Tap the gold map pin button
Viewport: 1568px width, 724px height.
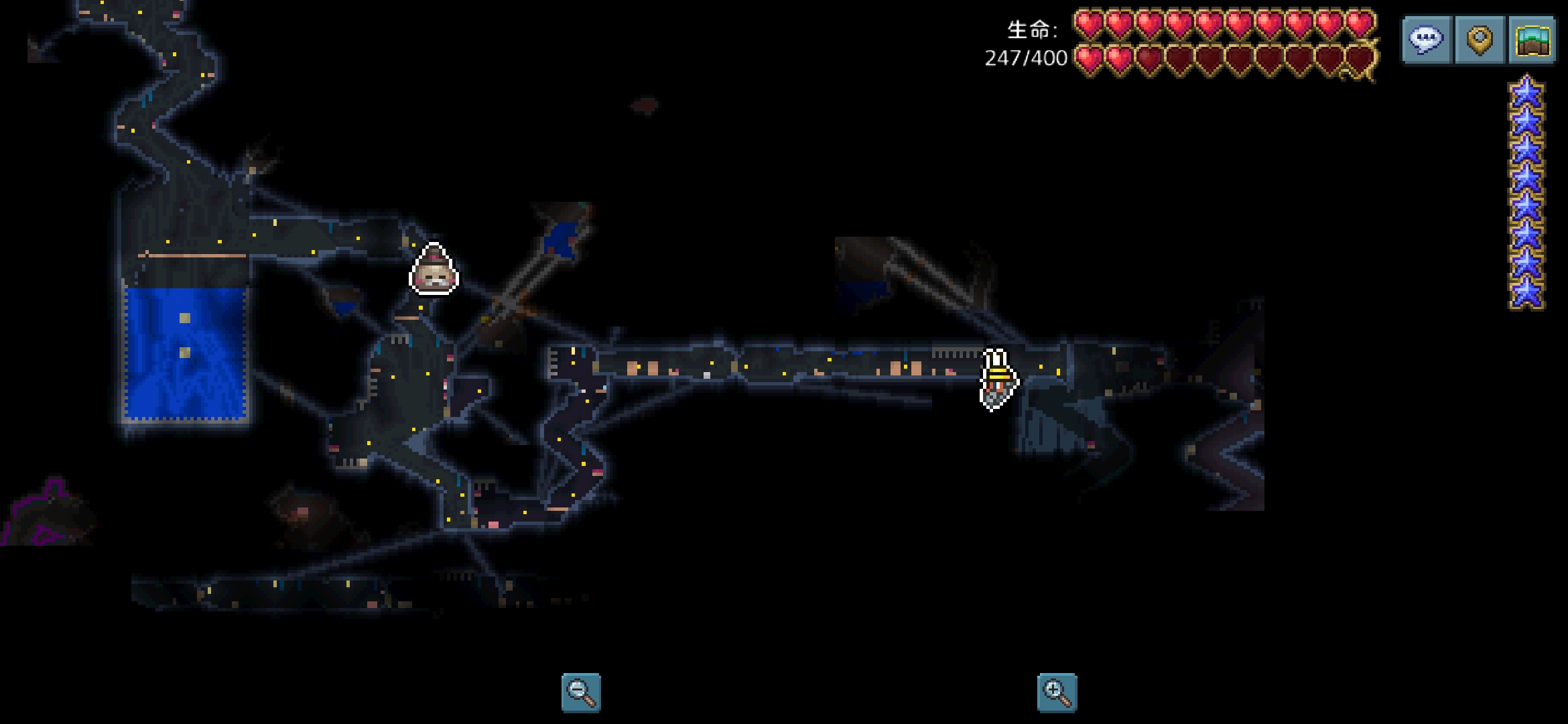coord(1480,40)
